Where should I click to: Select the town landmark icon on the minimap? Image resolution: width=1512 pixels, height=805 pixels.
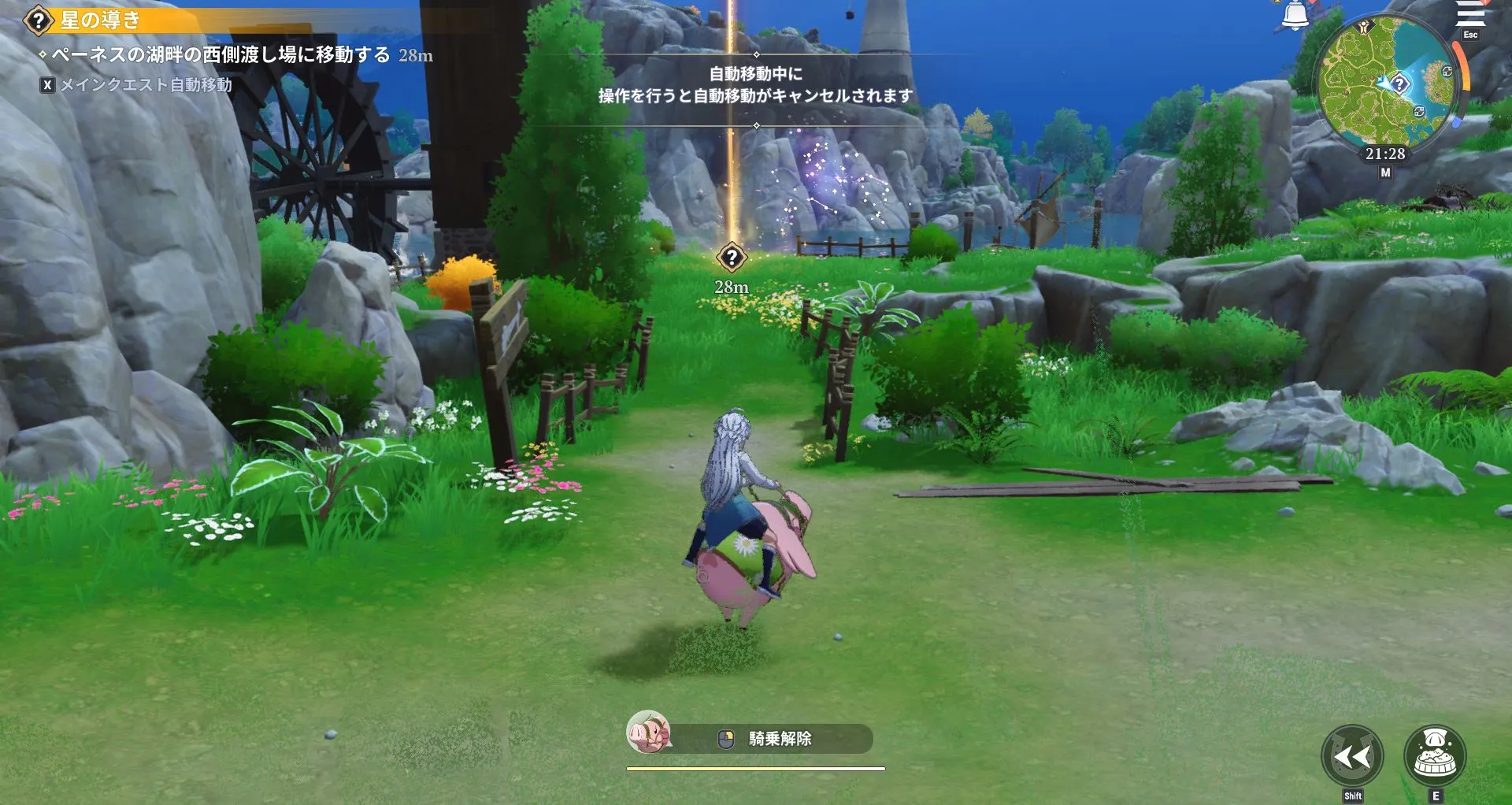tap(1365, 28)
